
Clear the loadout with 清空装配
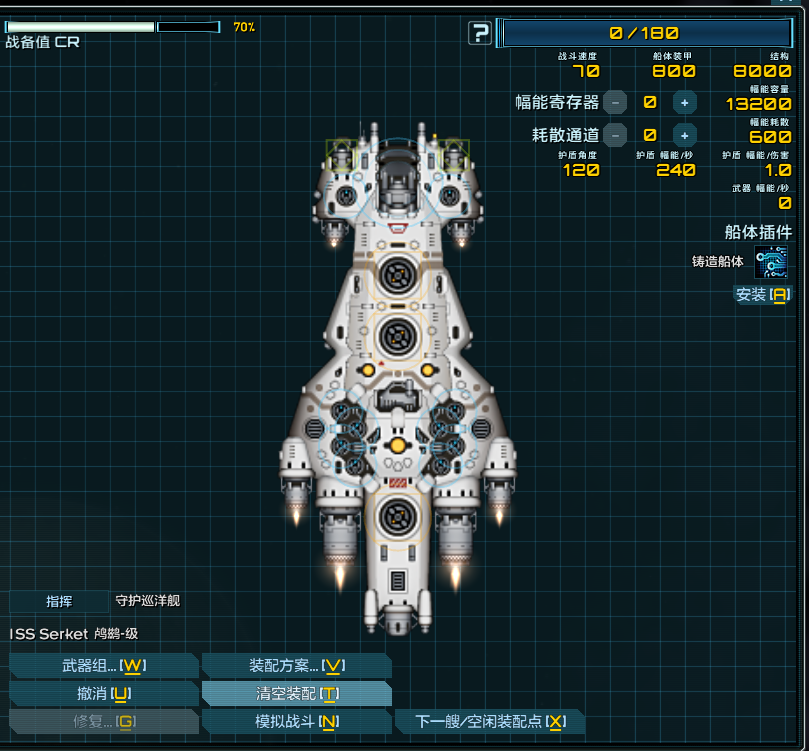pyautogui.click(x=296, y=694)
